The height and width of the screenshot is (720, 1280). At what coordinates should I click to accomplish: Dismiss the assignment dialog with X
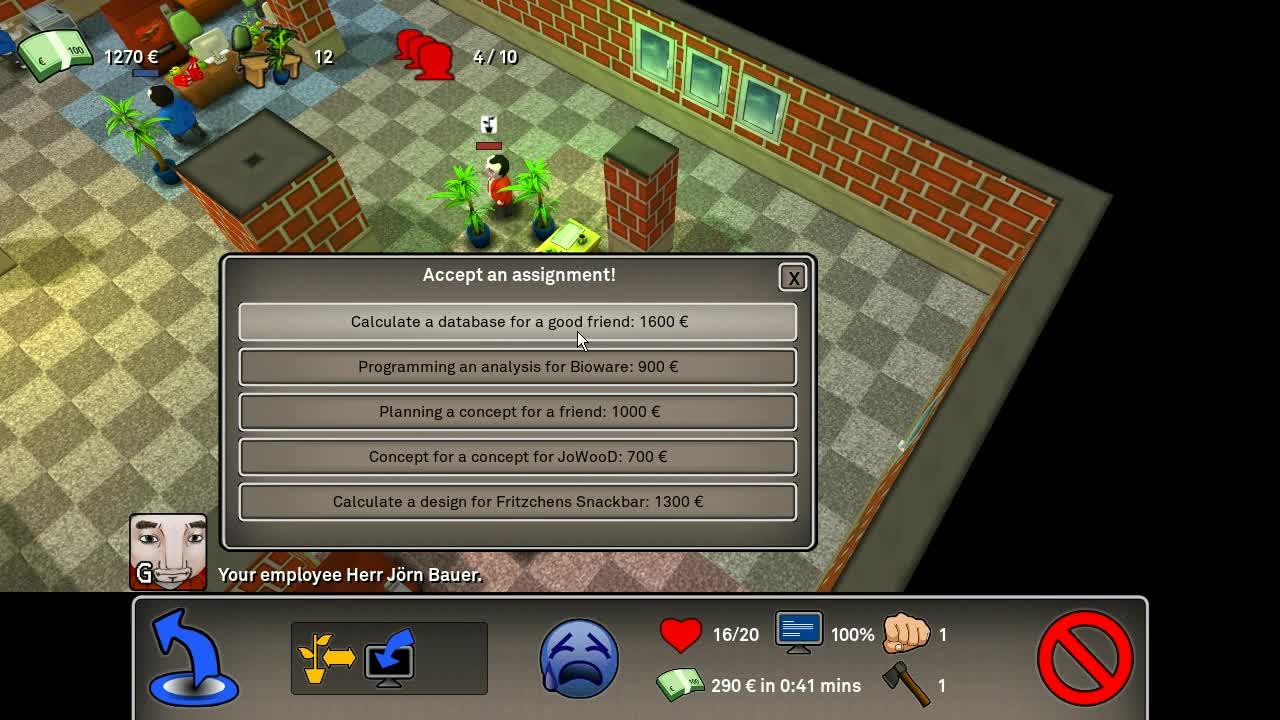pyautogui.click(x=792, y=278)
